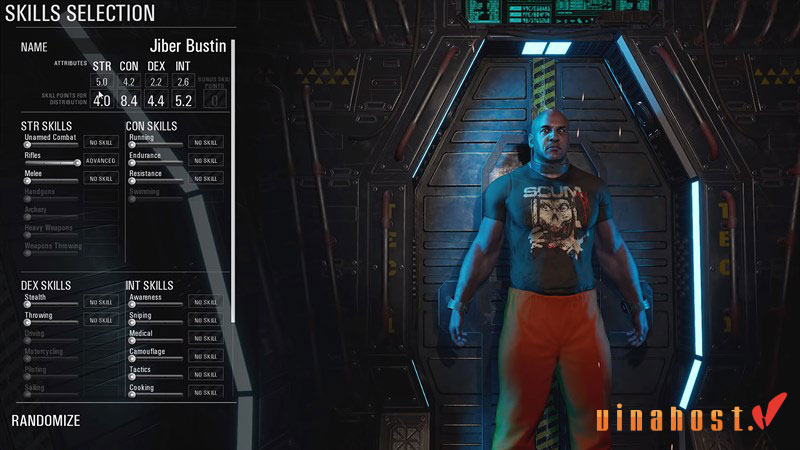Select the STR attribute value box
This screenshot has height=450, width=800.
(102, 82)
